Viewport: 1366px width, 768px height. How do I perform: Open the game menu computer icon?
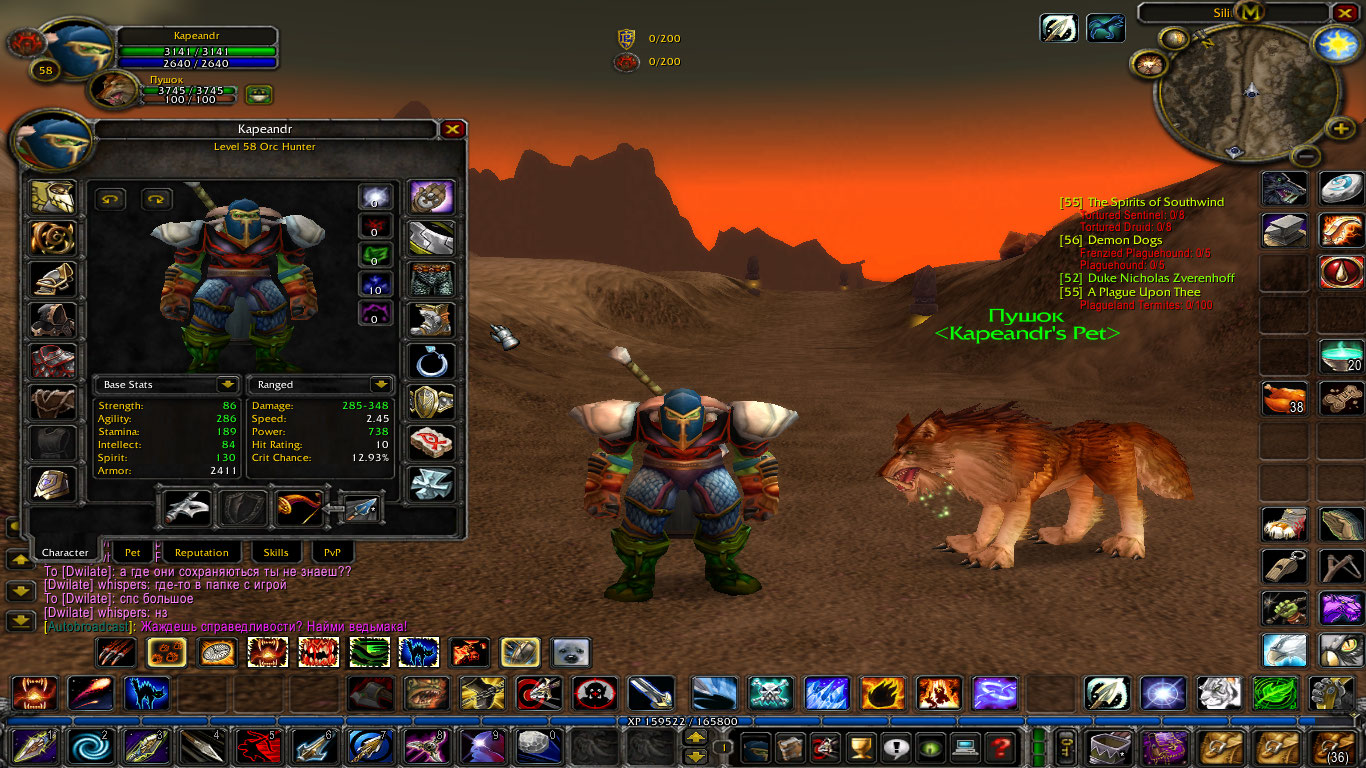965,746
